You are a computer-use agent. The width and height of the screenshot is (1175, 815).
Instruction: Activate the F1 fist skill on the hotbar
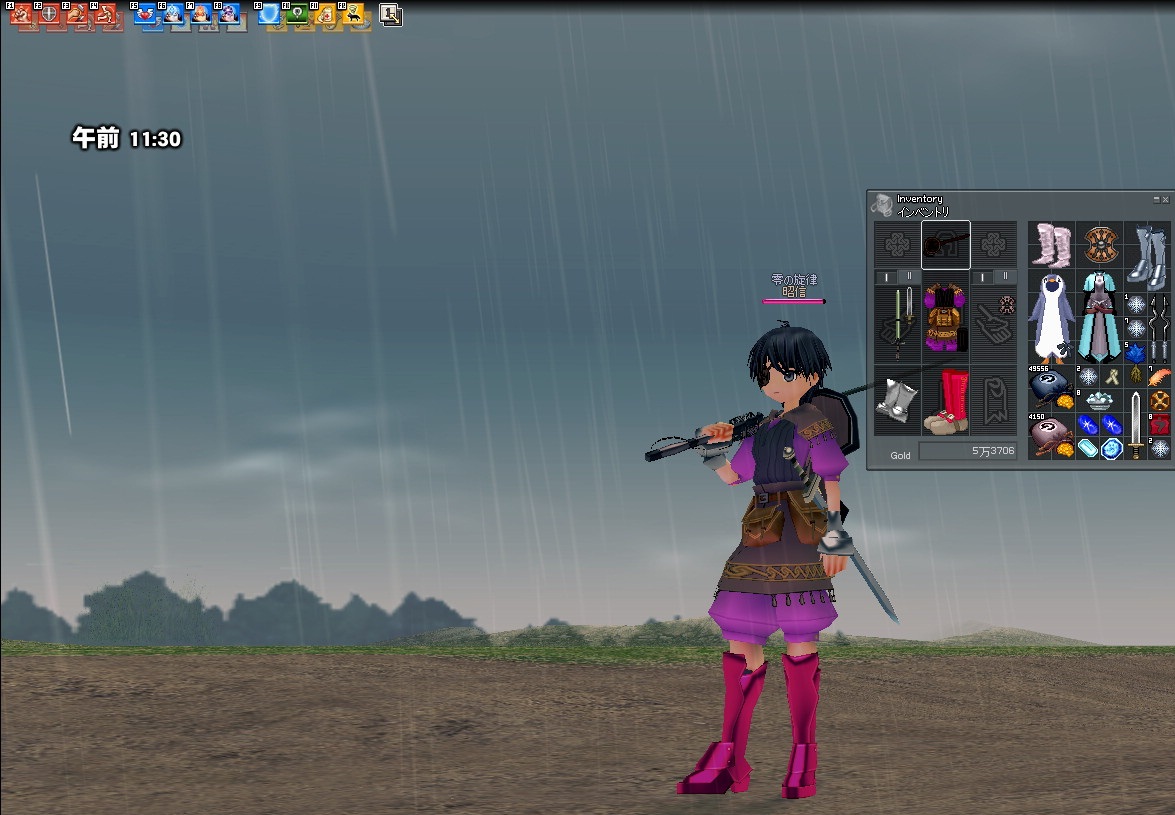tap(22, 14)
